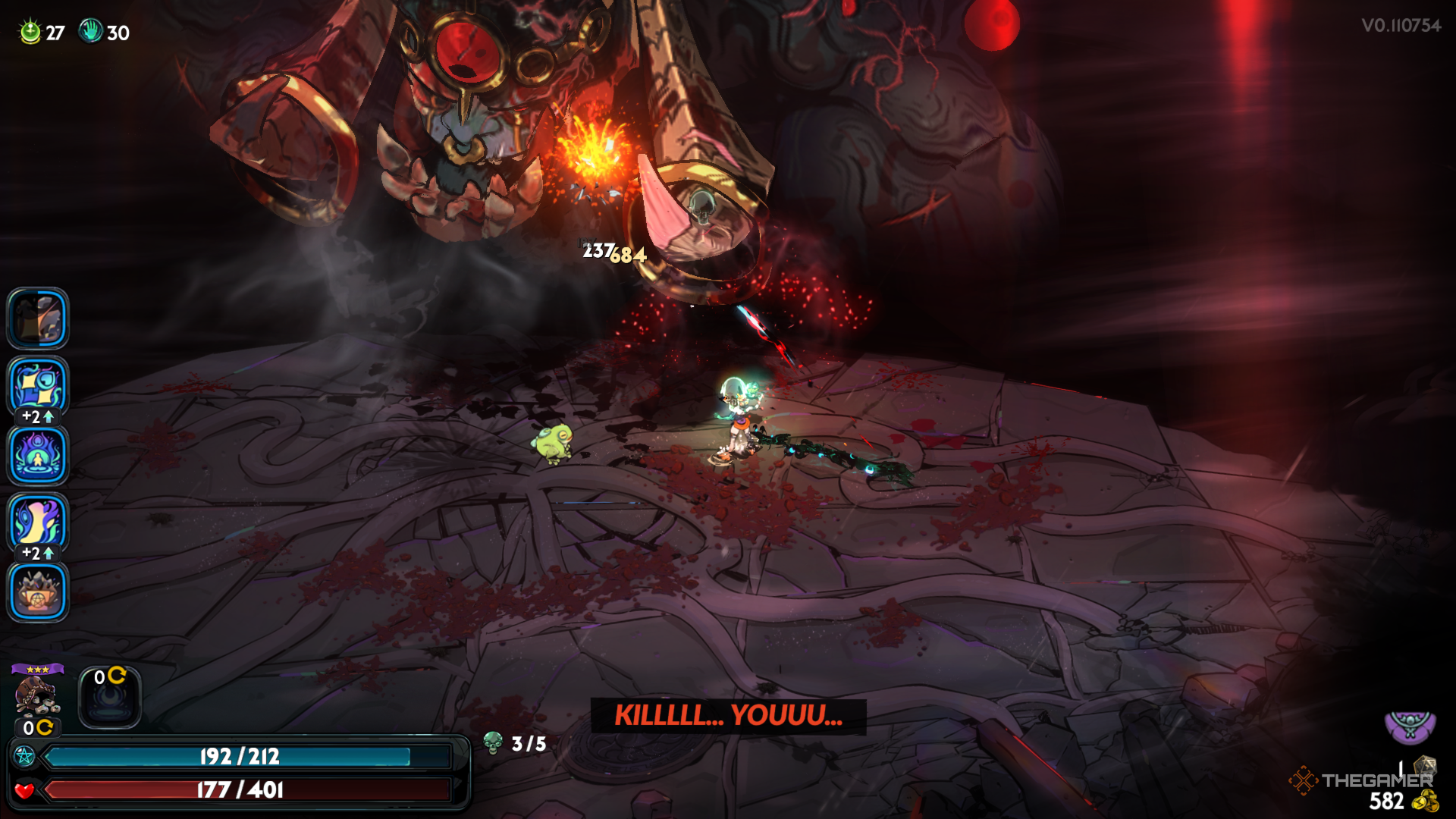Viewport: 1456px width, 819px height.
Task: Toggle the yellow recharge counter on the portrait
Action: tap(36, 726)
